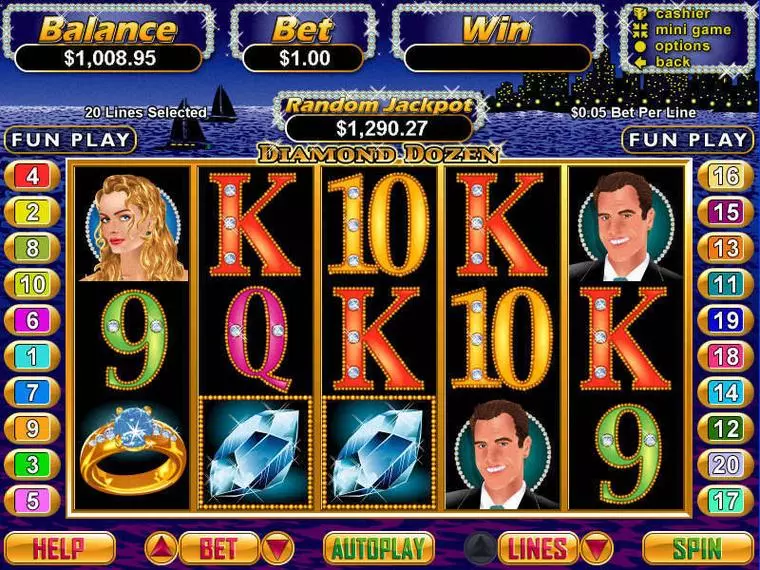
Task: Spin the reels with the Spin button
Action: pyautogui.click(x=697, y=548)
